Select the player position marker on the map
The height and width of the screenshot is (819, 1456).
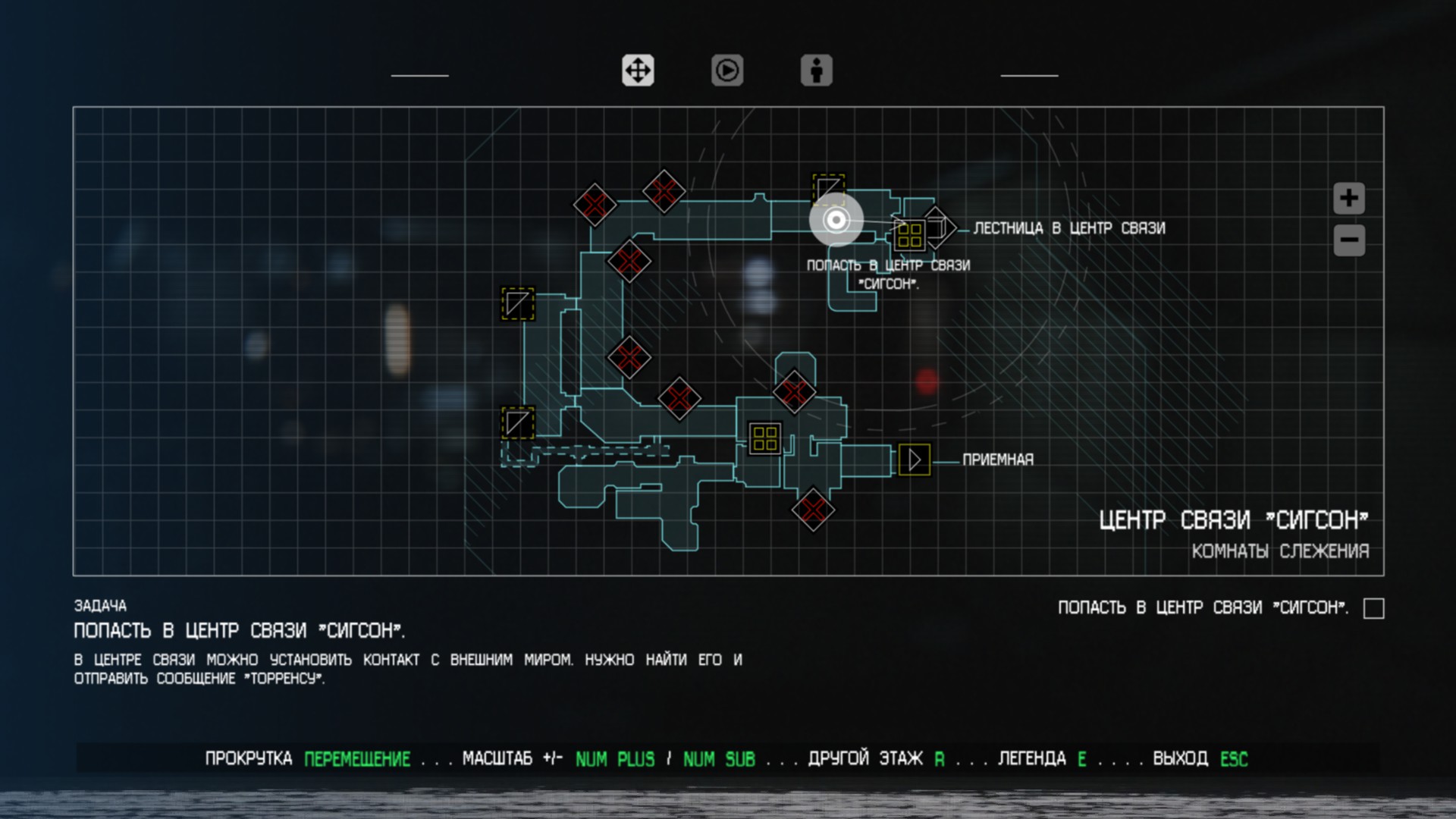(x=836, y=220)
